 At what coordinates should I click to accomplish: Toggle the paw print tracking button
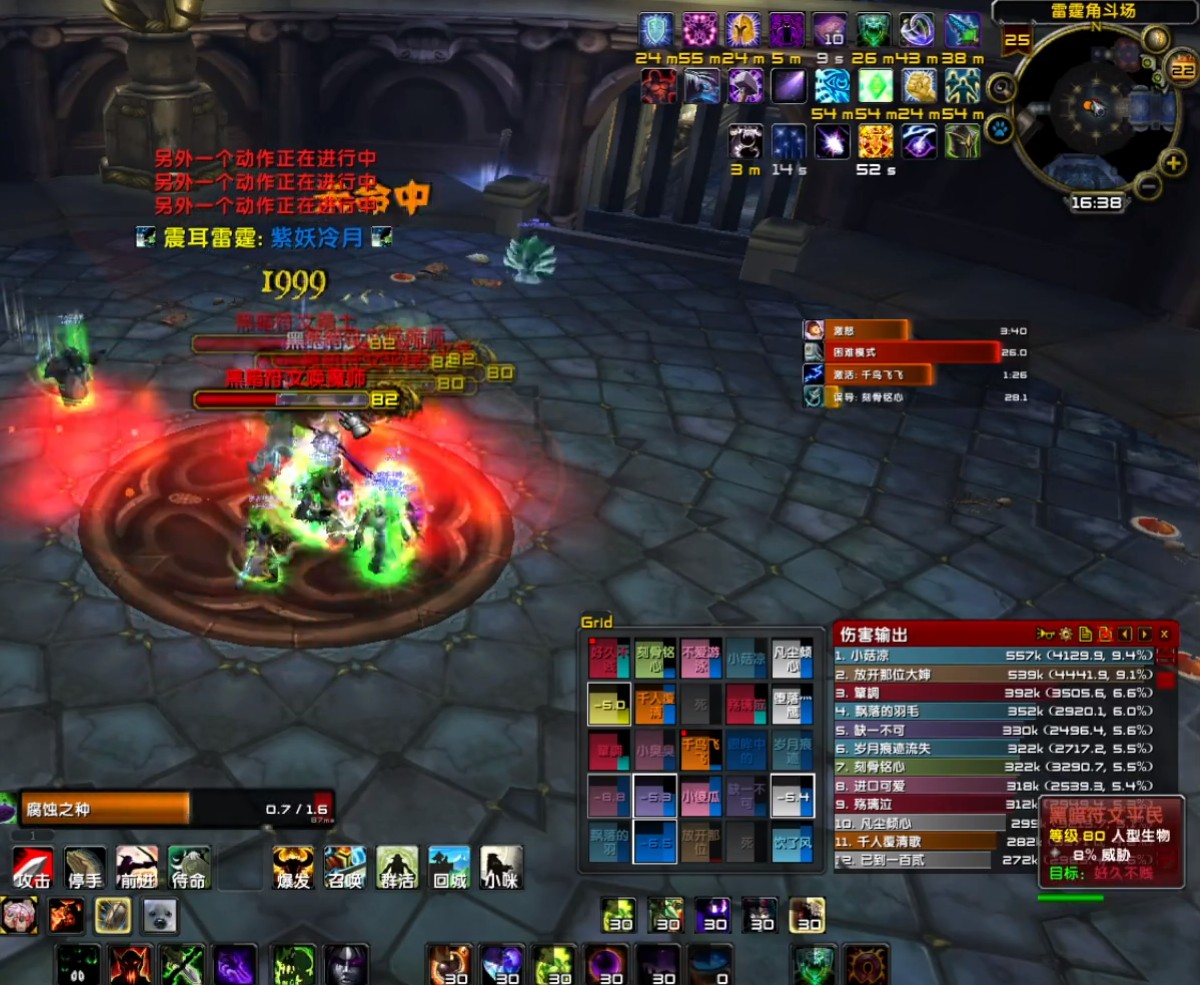(x=1000, y=129)
